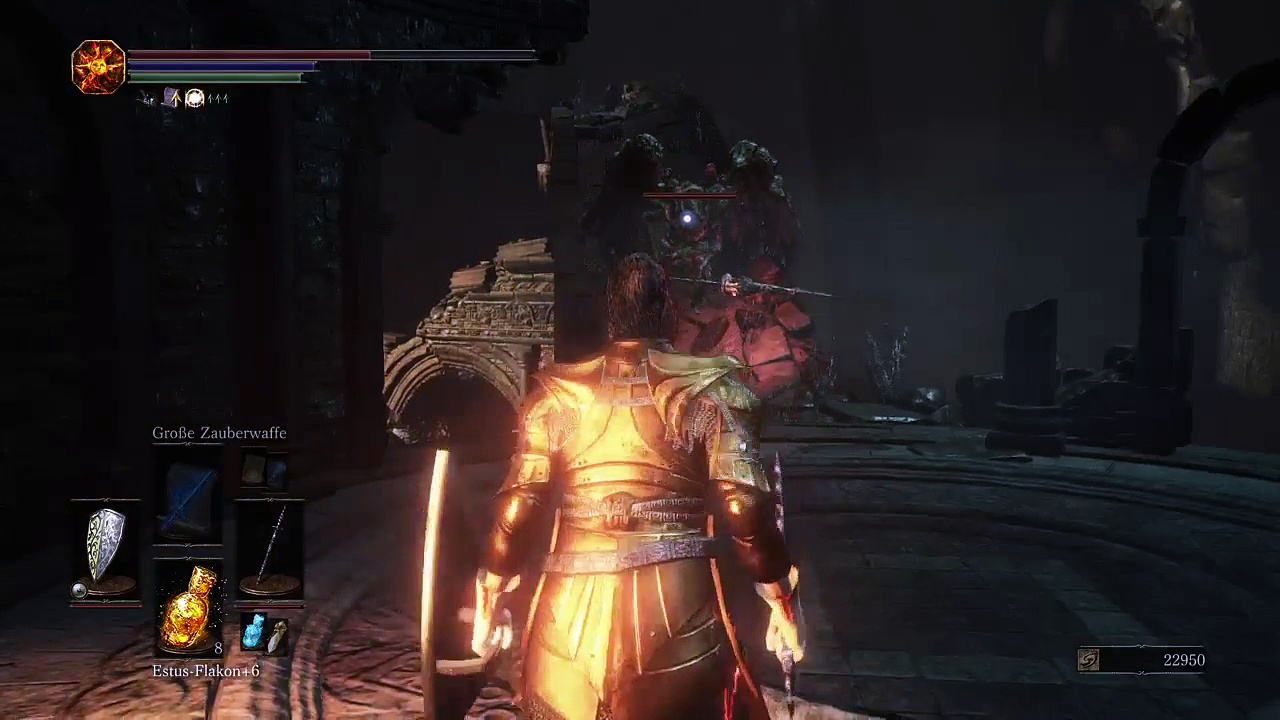Click the glowing white ring buff icon

[x=195, y=98]
